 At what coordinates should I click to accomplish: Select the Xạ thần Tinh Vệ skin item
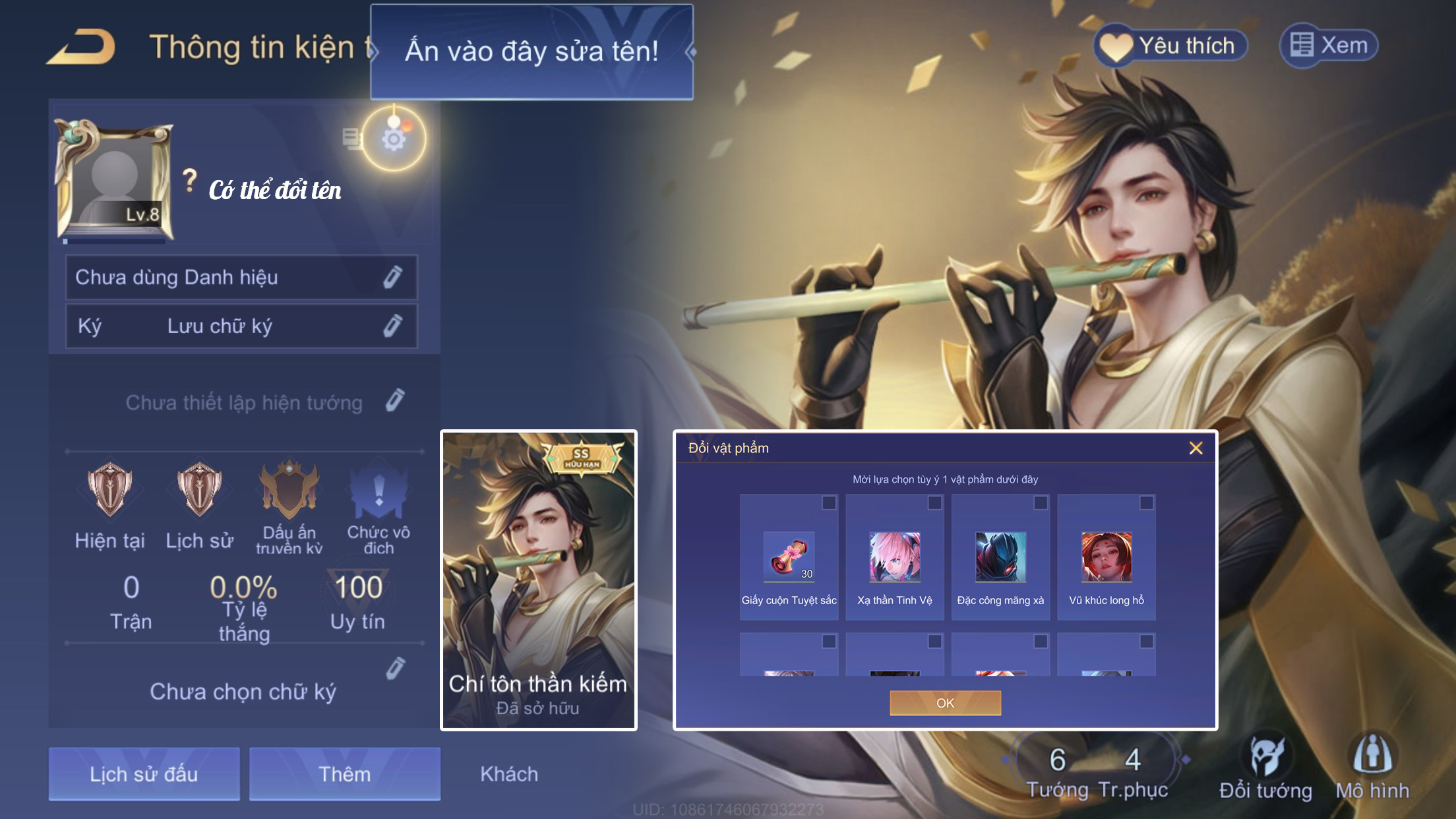[894, 558]
